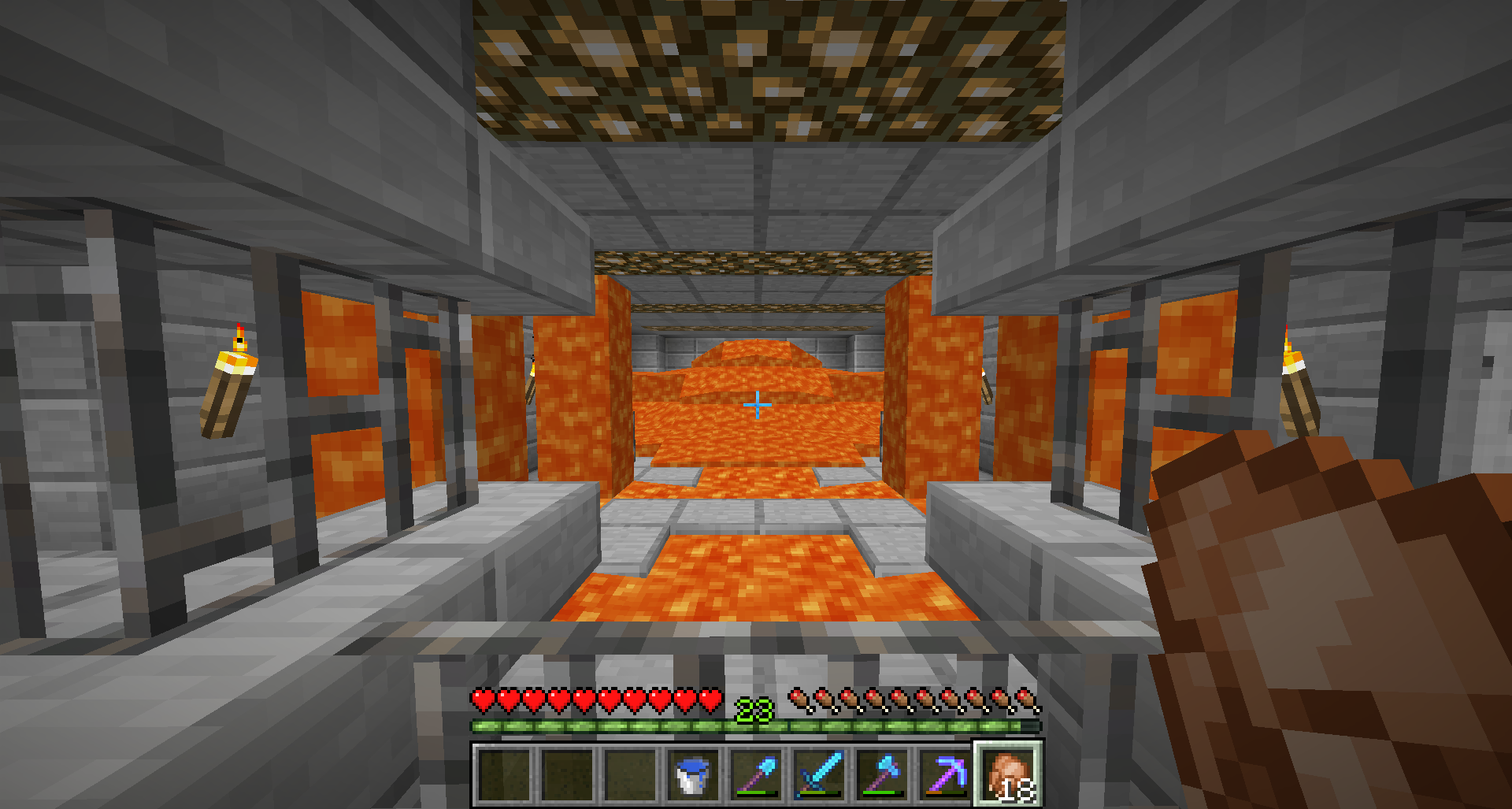Choose the diamond shovel in the hotbar
The width and height of the screenshot is (1512, 809).
757,774
